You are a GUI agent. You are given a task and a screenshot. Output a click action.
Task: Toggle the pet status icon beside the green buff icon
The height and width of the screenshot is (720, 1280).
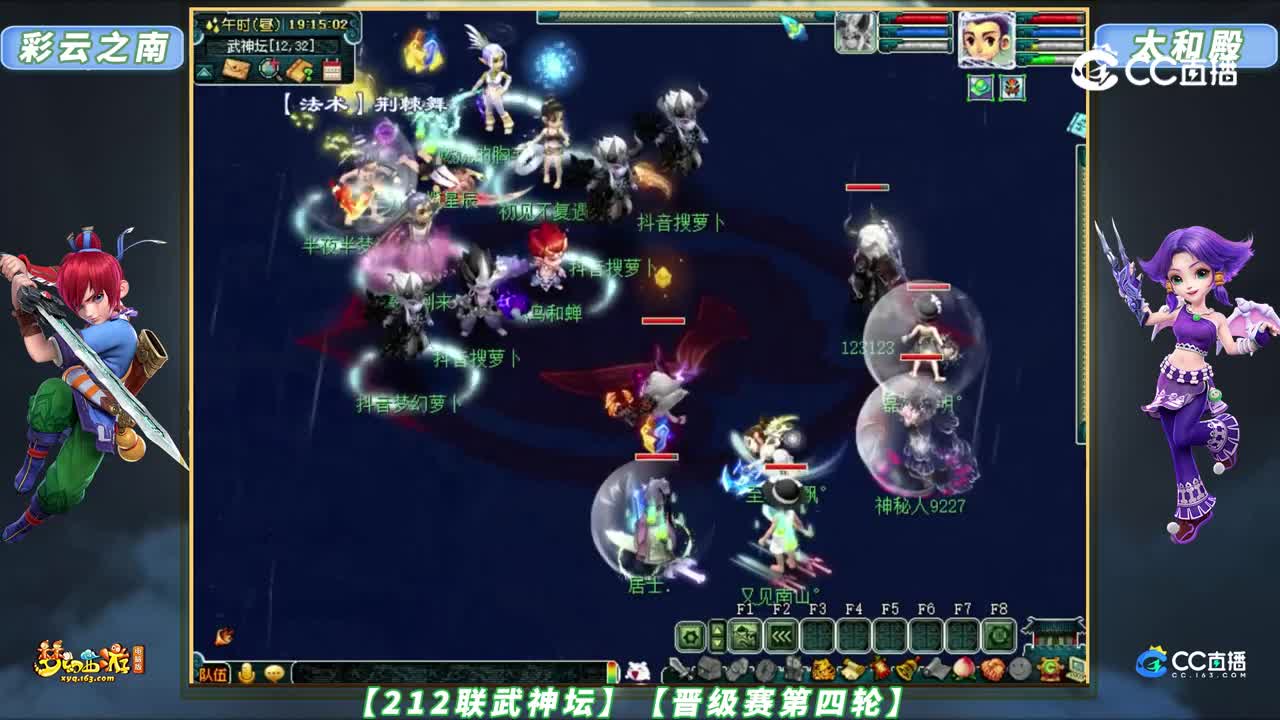click(x=1013, y=87)
